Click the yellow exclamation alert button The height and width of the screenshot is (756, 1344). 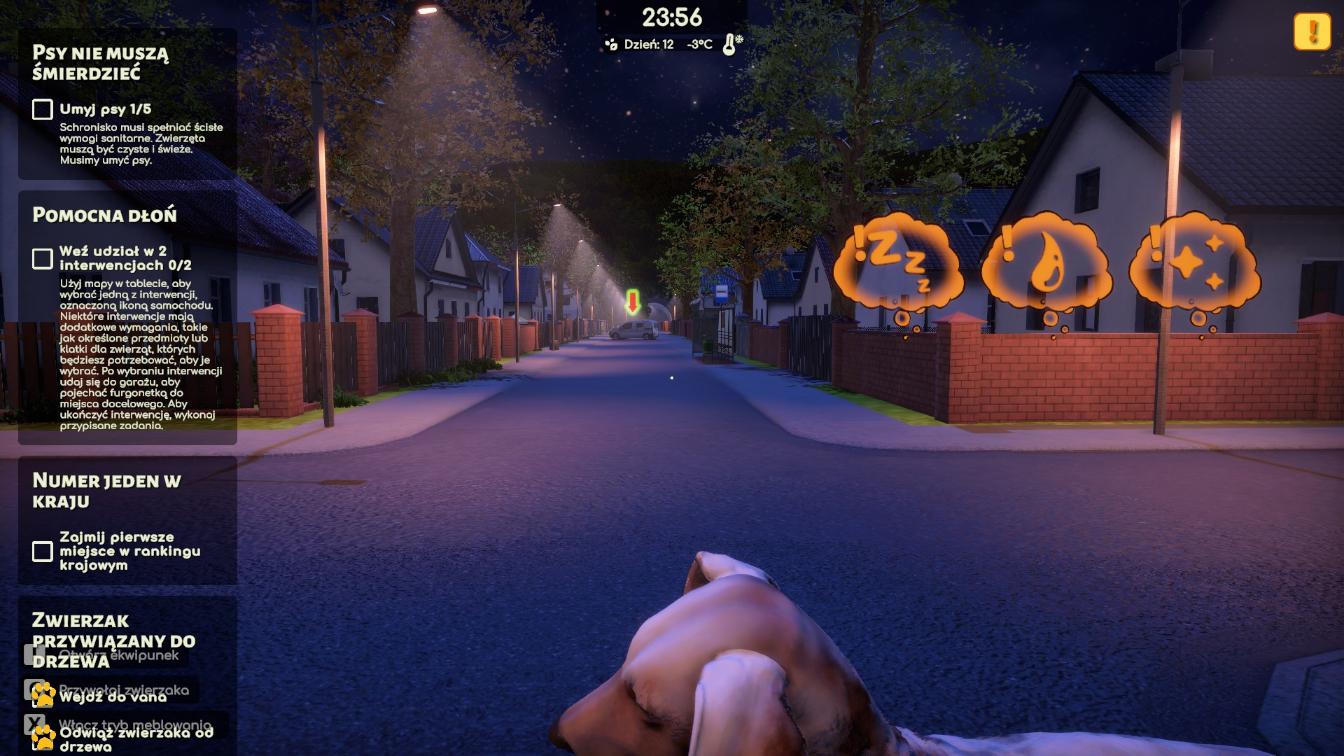tap(1311, 32)
